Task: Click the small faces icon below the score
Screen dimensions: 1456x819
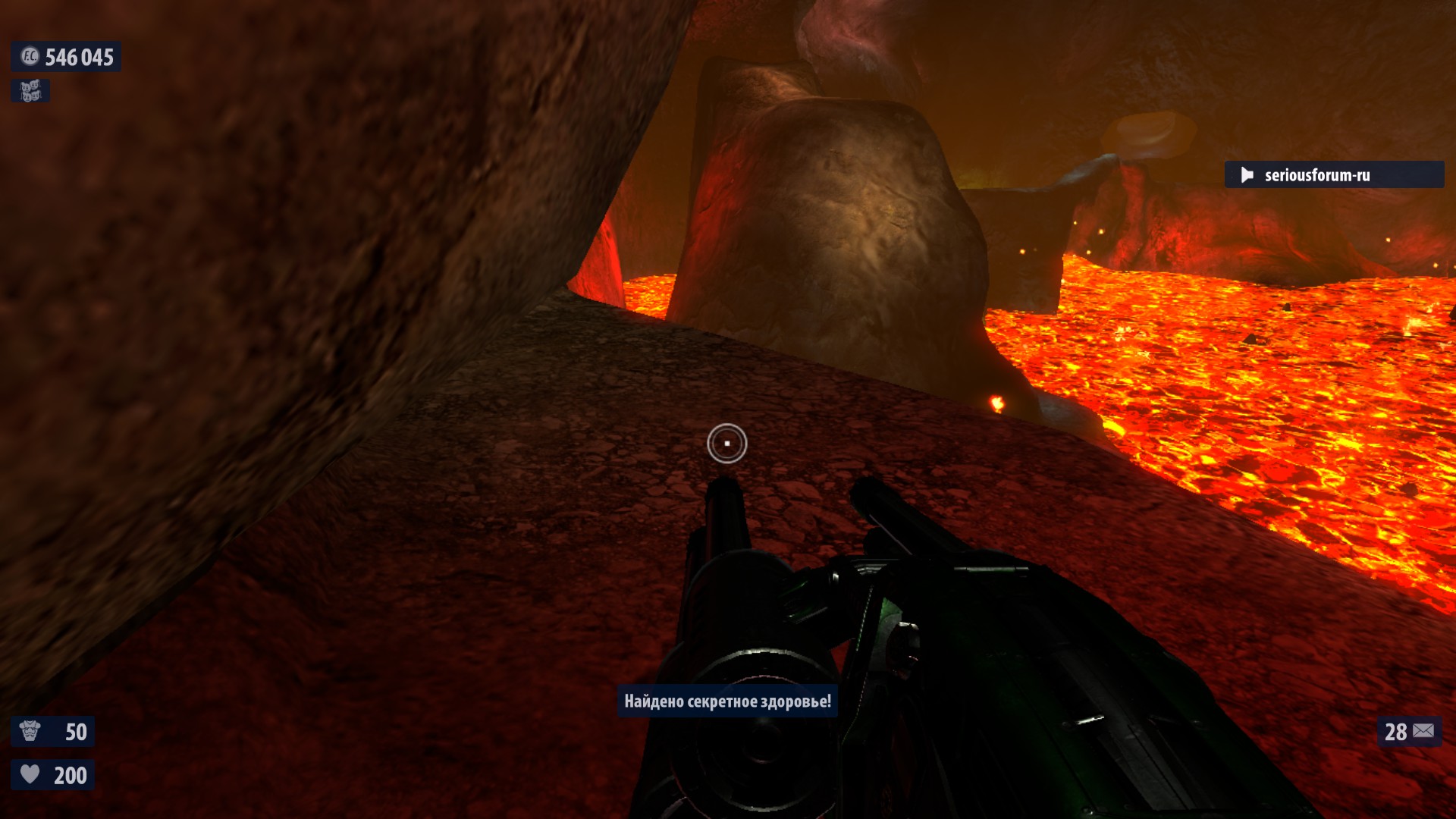Action: pos(30,91)
